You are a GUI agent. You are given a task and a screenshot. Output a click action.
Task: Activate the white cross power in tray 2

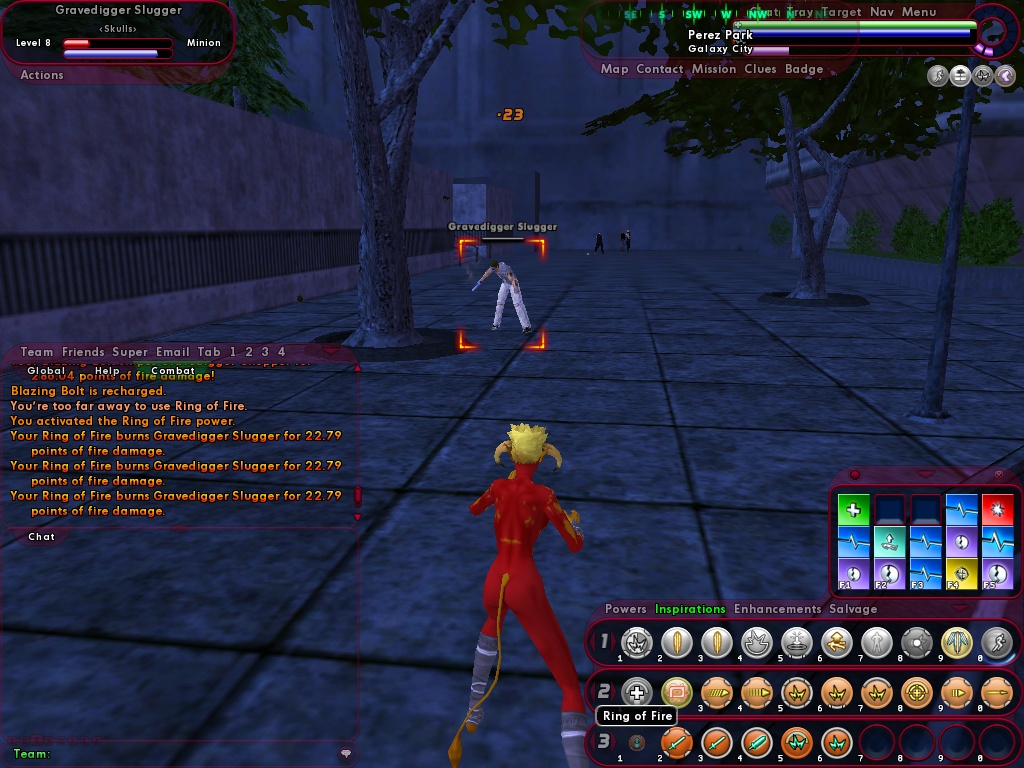pos(636,691)
